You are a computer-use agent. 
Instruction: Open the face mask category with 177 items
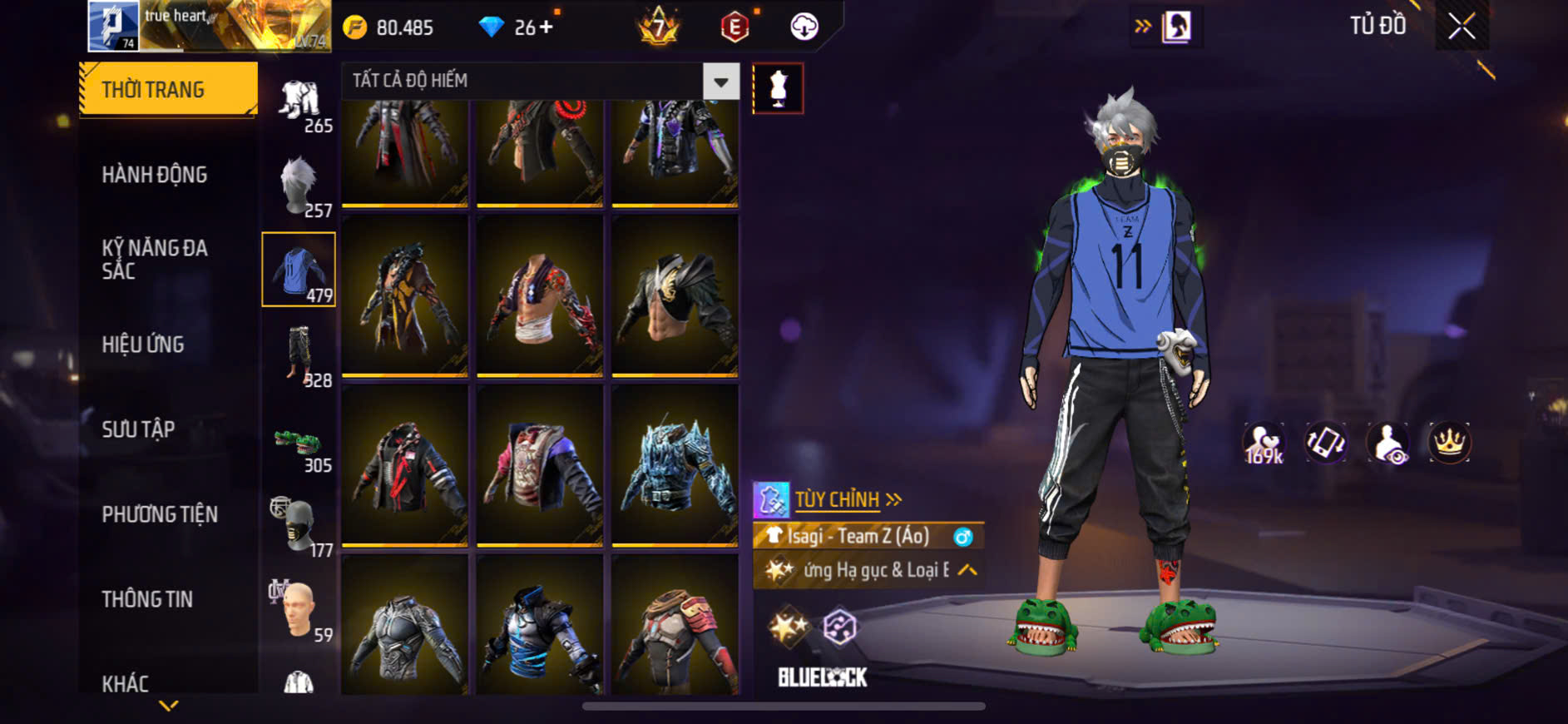point(299,526)
